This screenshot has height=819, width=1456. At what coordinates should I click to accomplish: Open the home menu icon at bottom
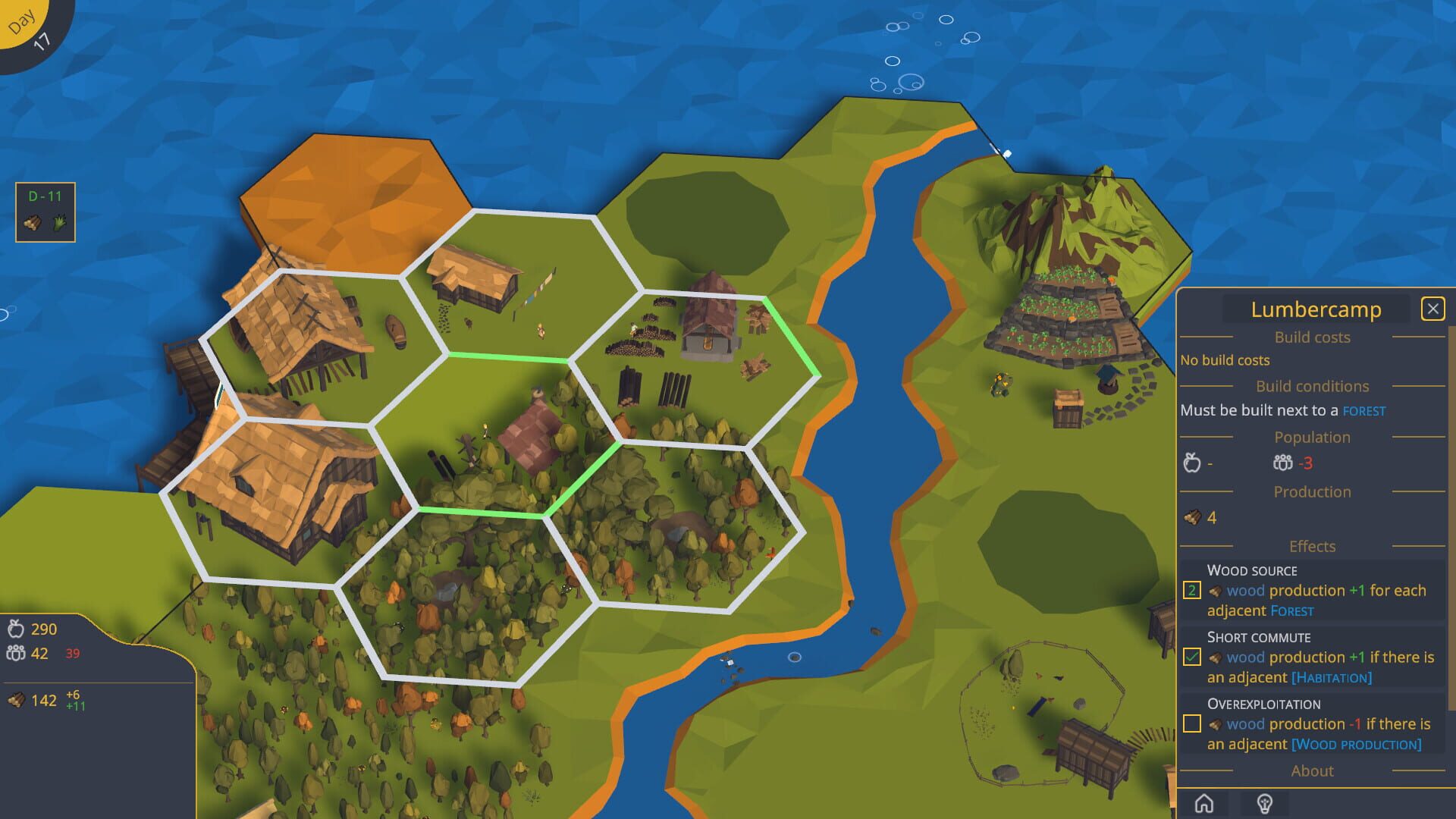coord(1206,804)
